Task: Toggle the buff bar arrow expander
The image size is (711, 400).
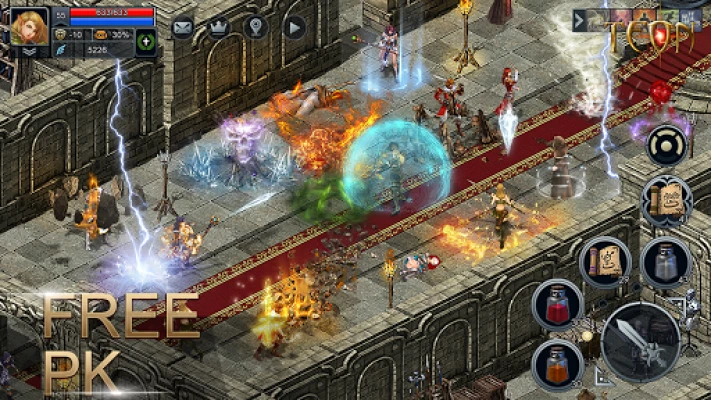Action: (x=581, y=20)
